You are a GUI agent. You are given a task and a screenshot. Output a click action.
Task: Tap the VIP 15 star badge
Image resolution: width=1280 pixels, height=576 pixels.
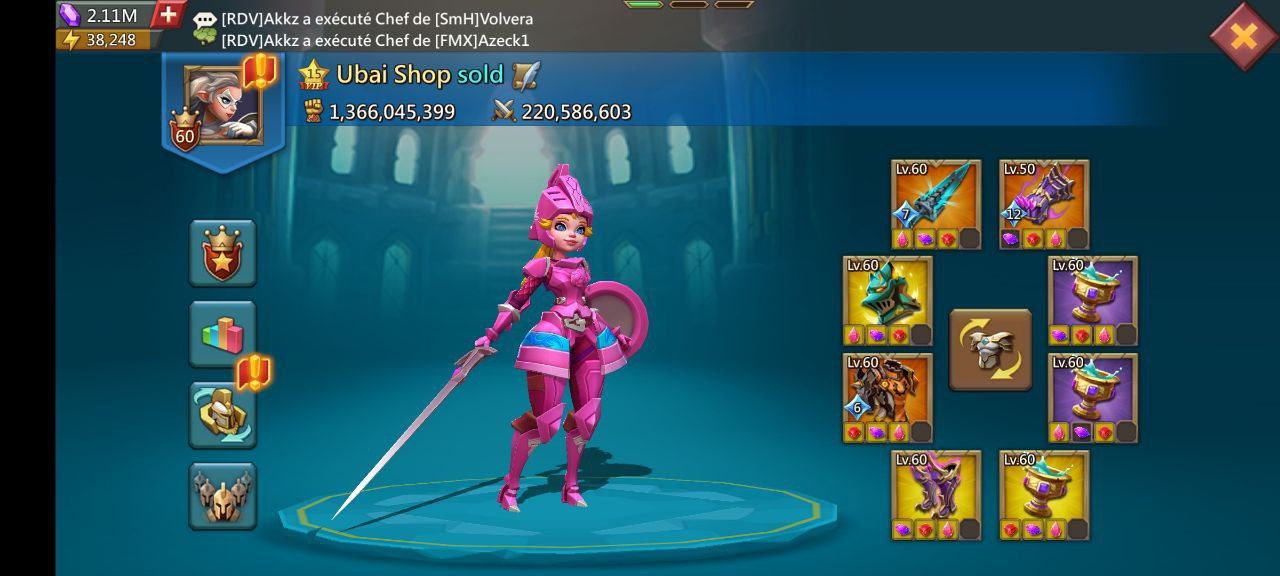[314, 75]
